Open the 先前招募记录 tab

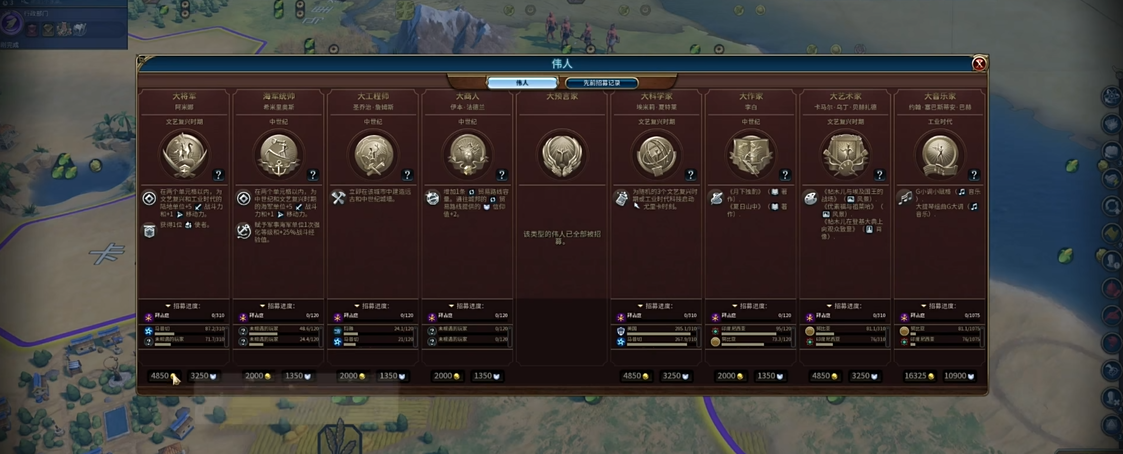(601, 83)
